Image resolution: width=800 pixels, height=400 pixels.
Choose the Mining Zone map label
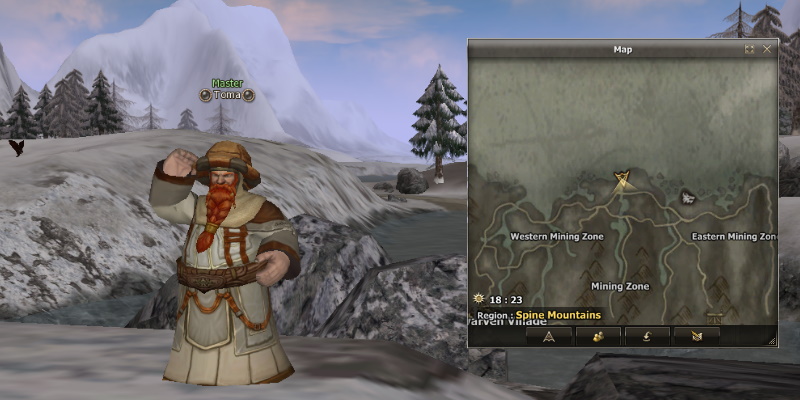pos(620,286)
